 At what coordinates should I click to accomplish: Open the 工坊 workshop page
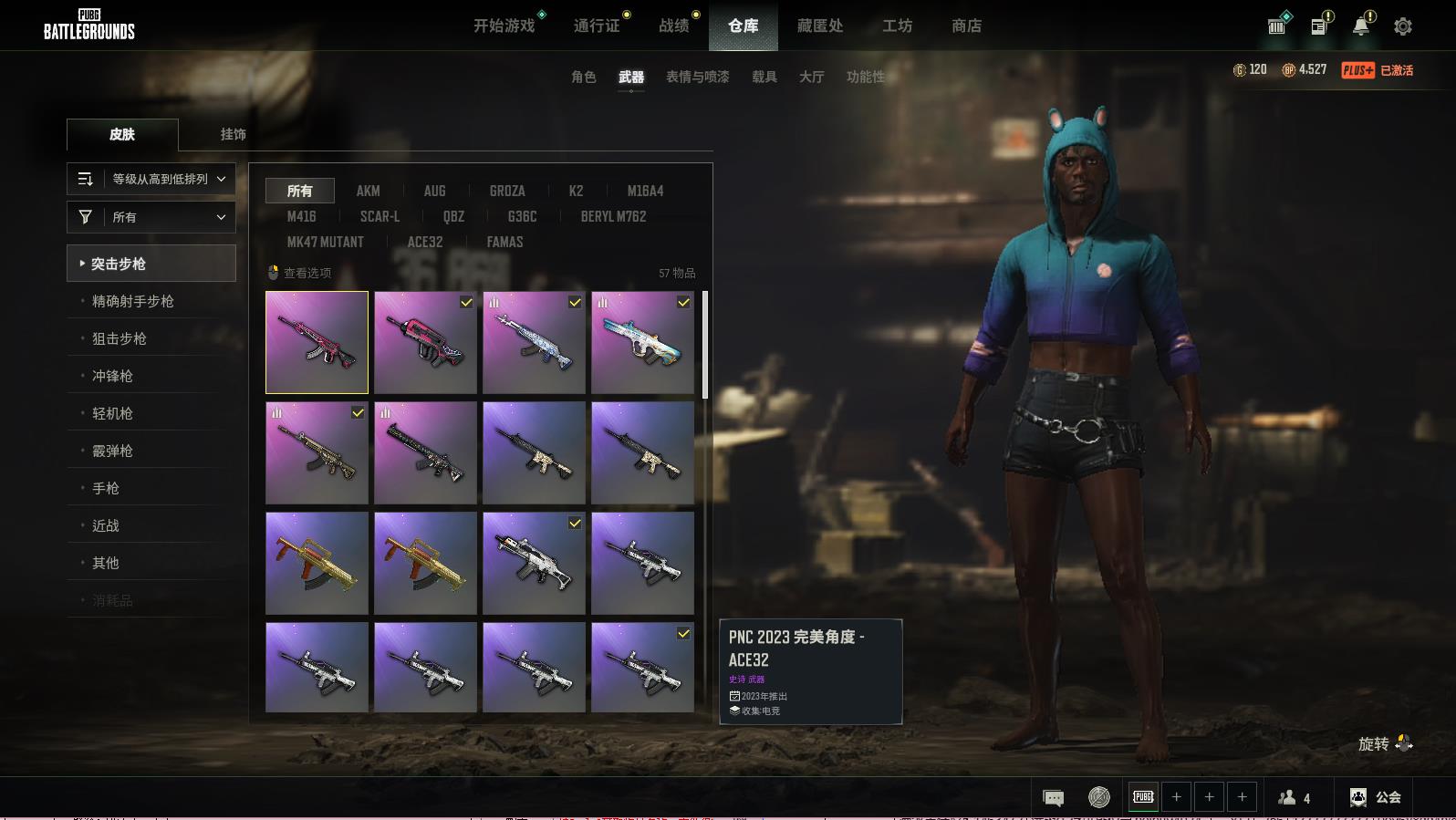[897, 26]
